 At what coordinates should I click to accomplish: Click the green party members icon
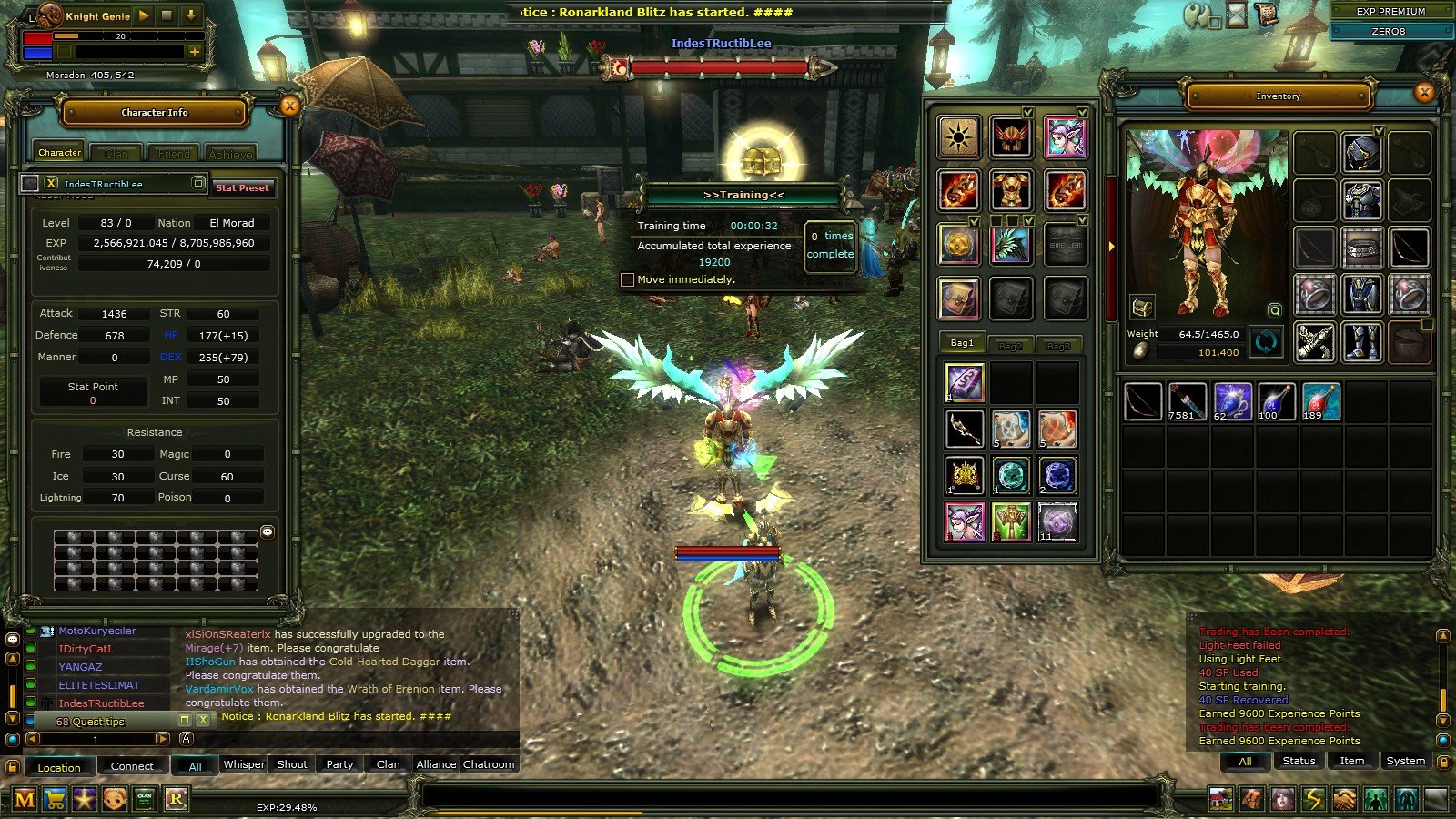1374,799
